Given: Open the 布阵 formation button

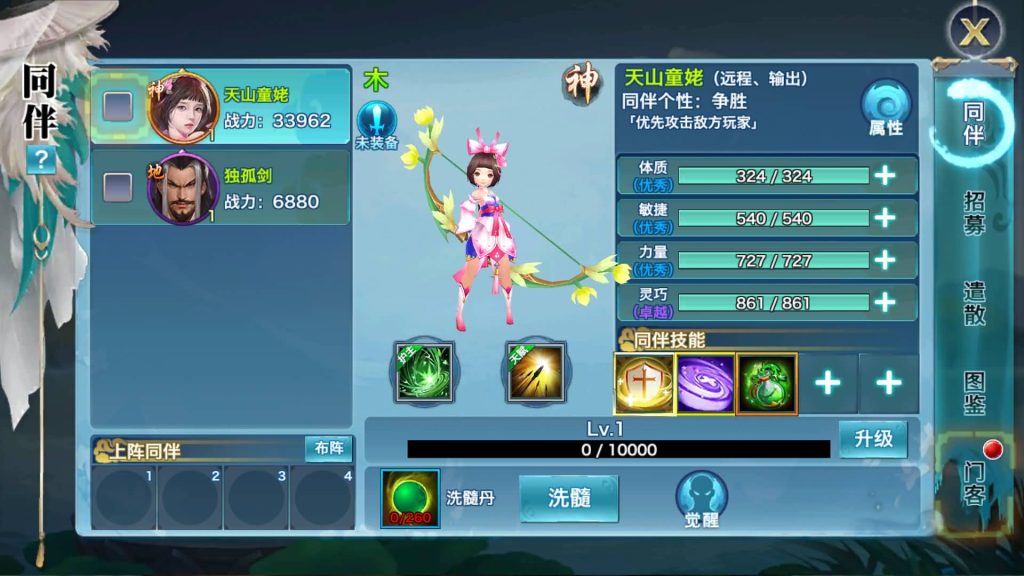Looking at the screenshot, I should point(328,449).
